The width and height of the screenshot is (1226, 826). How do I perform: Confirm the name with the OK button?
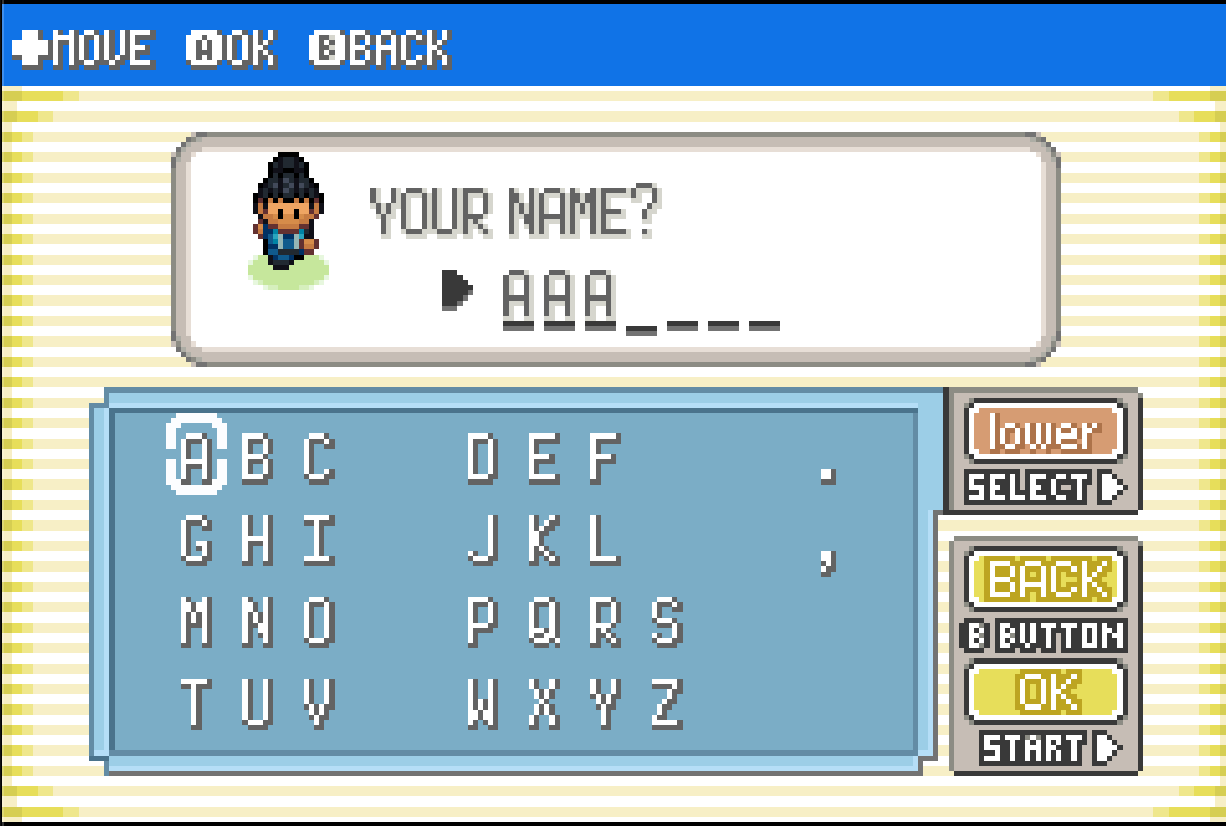(x=1045, y=692)
